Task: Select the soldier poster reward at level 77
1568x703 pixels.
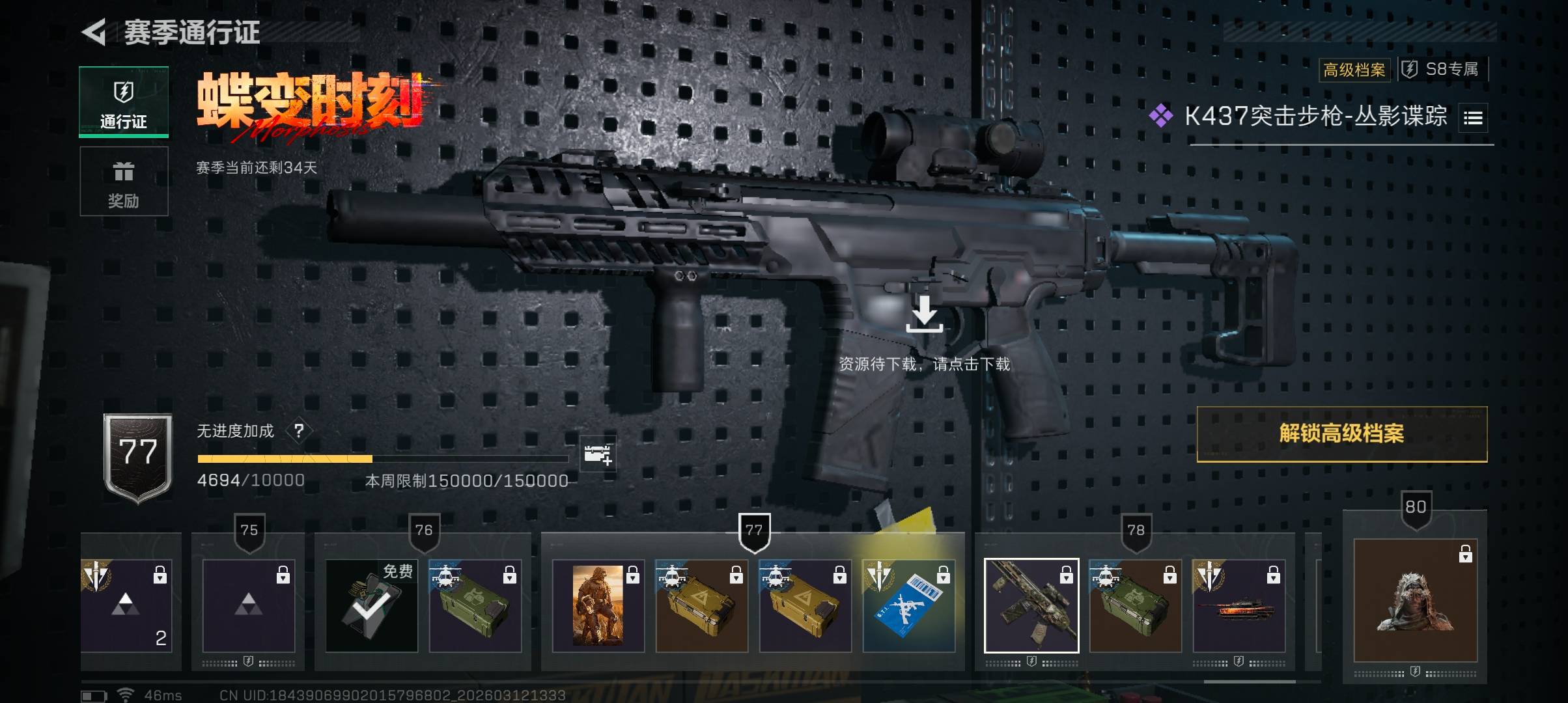Action: [598, 605]
